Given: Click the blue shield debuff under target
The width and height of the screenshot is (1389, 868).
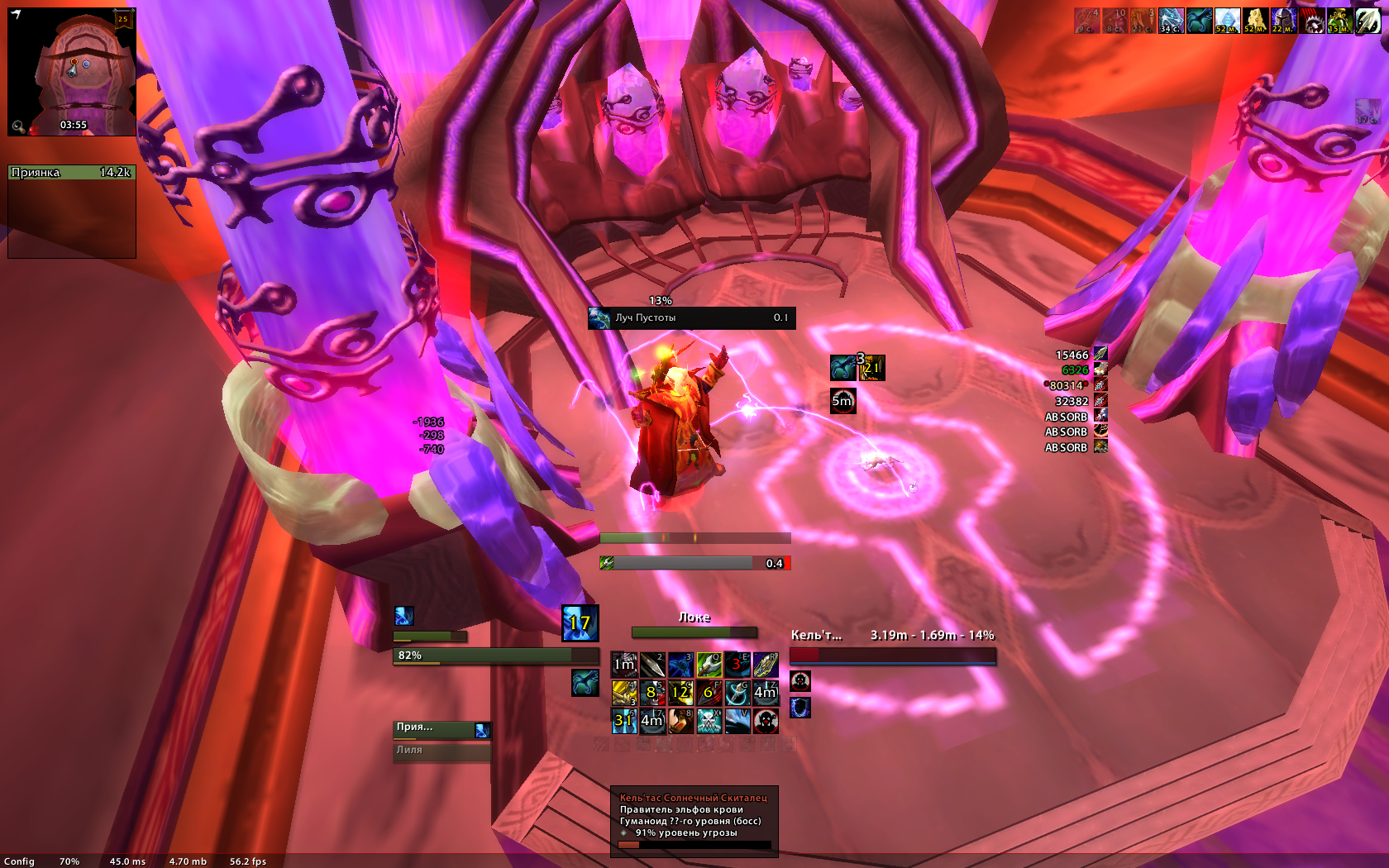Looking at the screenshot, I should pyautogui.click(x=800, y=708).
